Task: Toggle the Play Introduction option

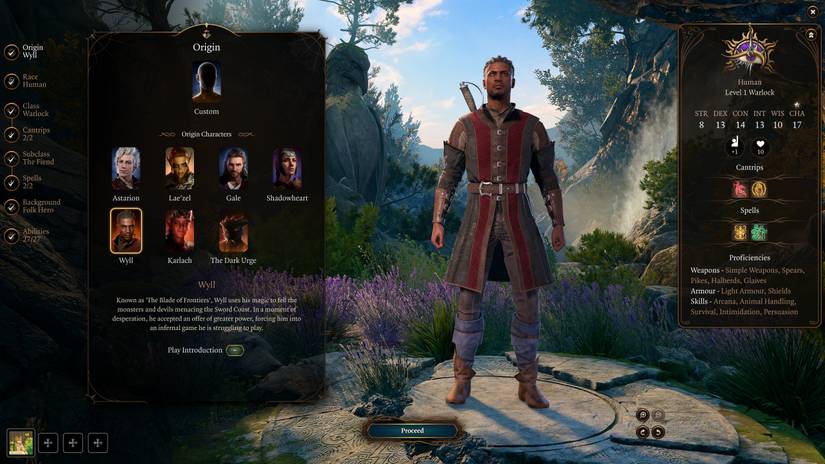Action: [x=235, y=351]
